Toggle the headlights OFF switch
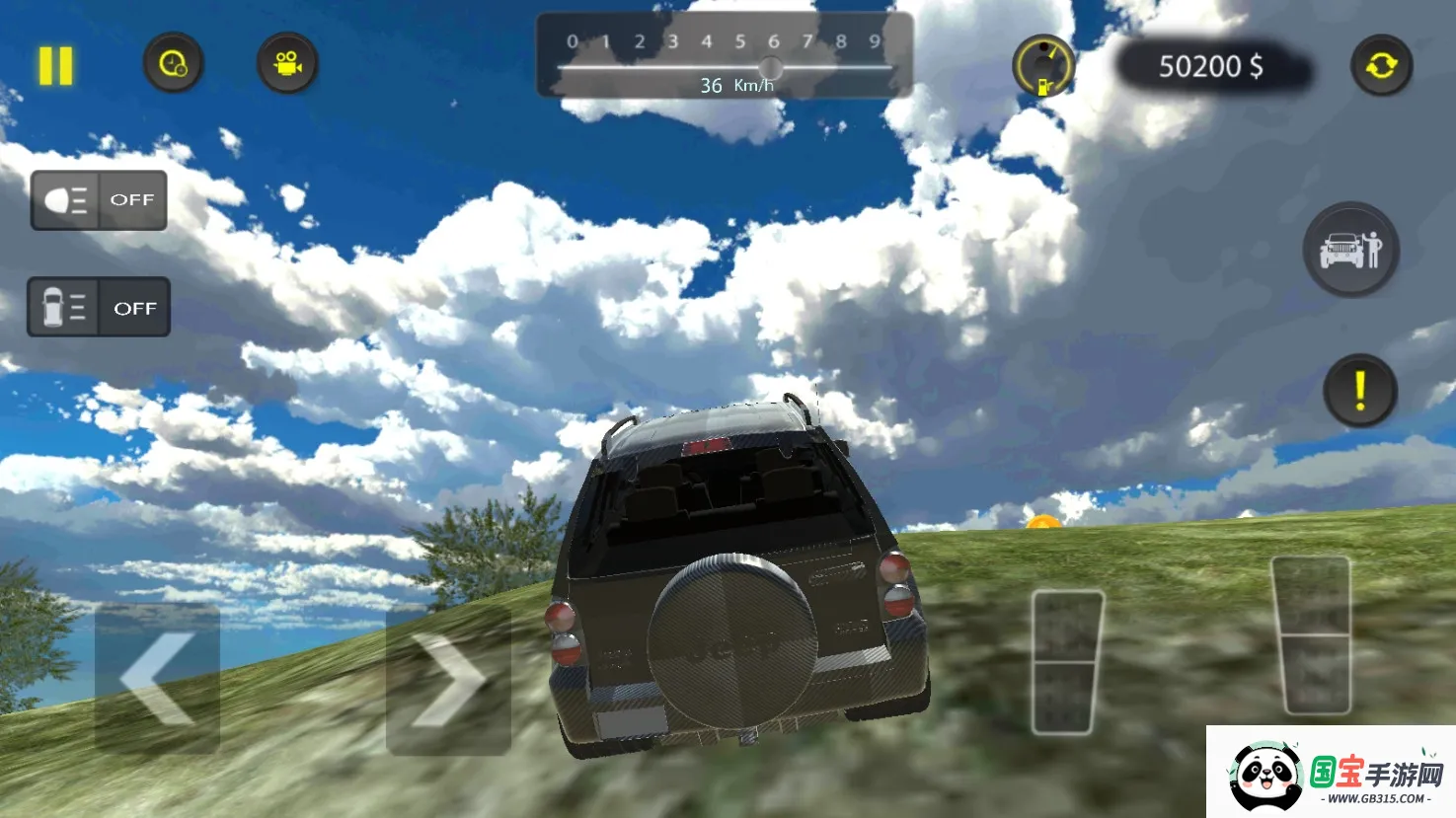1456x818 pixels. [99, 200]
